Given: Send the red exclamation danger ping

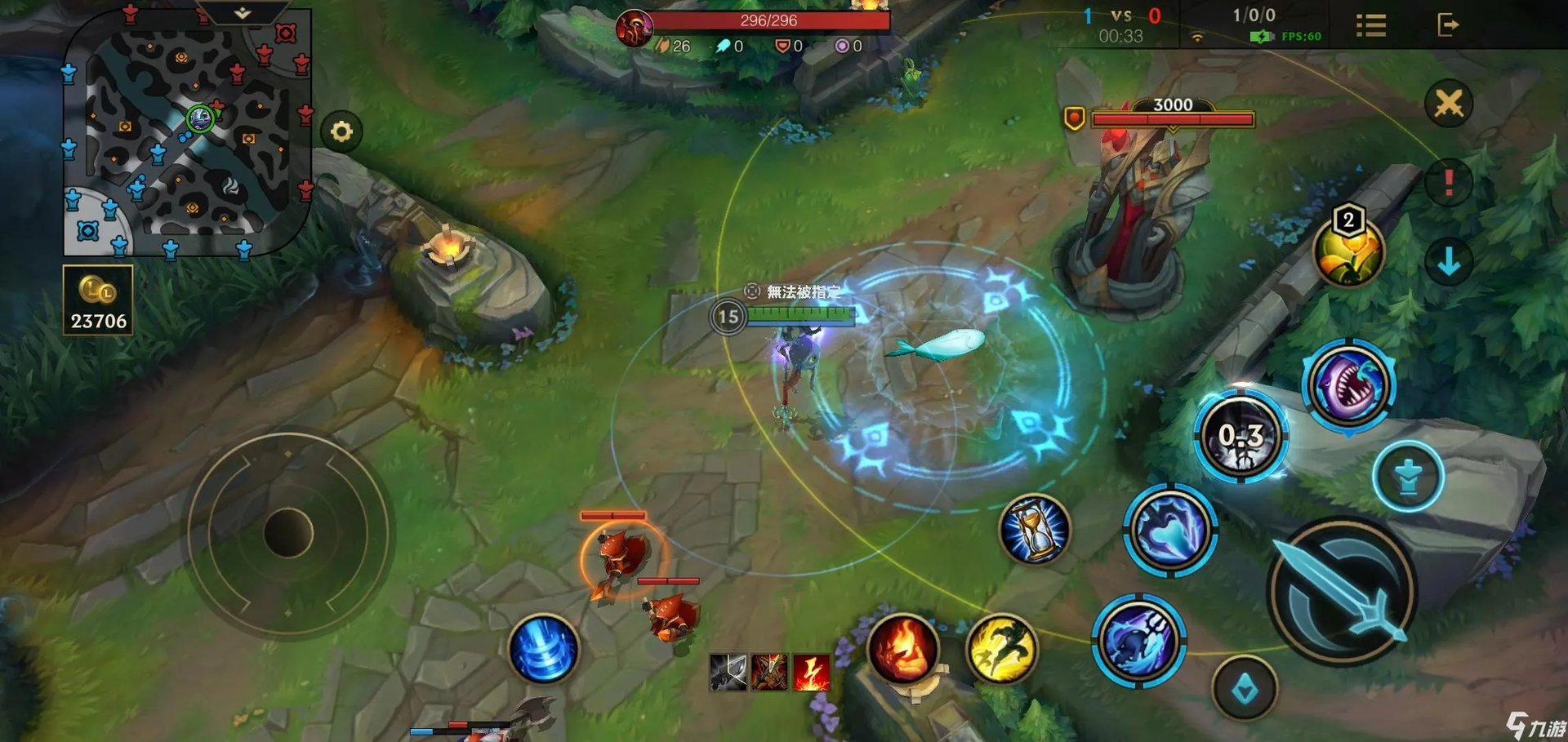Looking at the screenshot, I should pyautogui.click(x=1448, y=181).
